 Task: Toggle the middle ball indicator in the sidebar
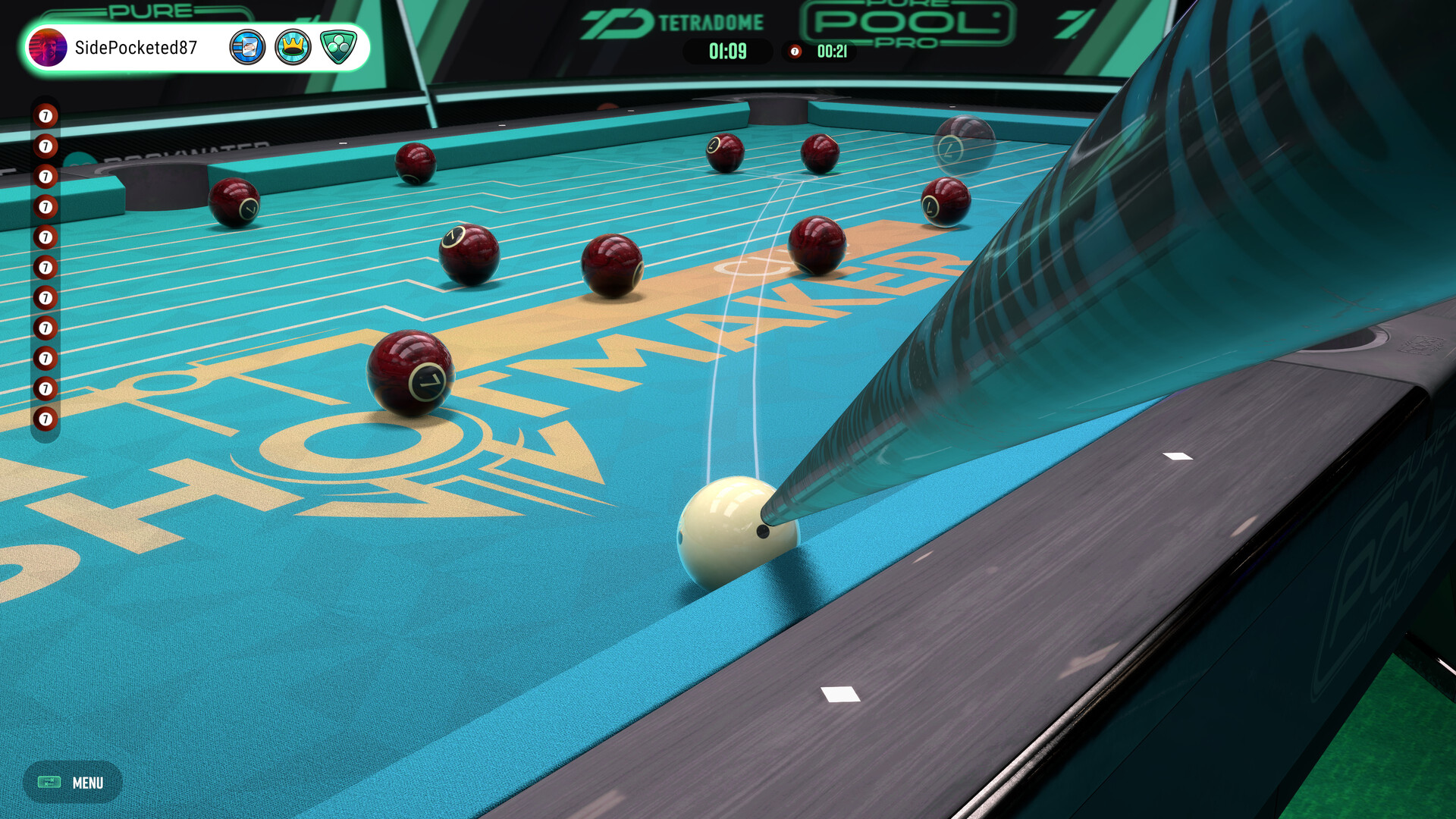45,268
